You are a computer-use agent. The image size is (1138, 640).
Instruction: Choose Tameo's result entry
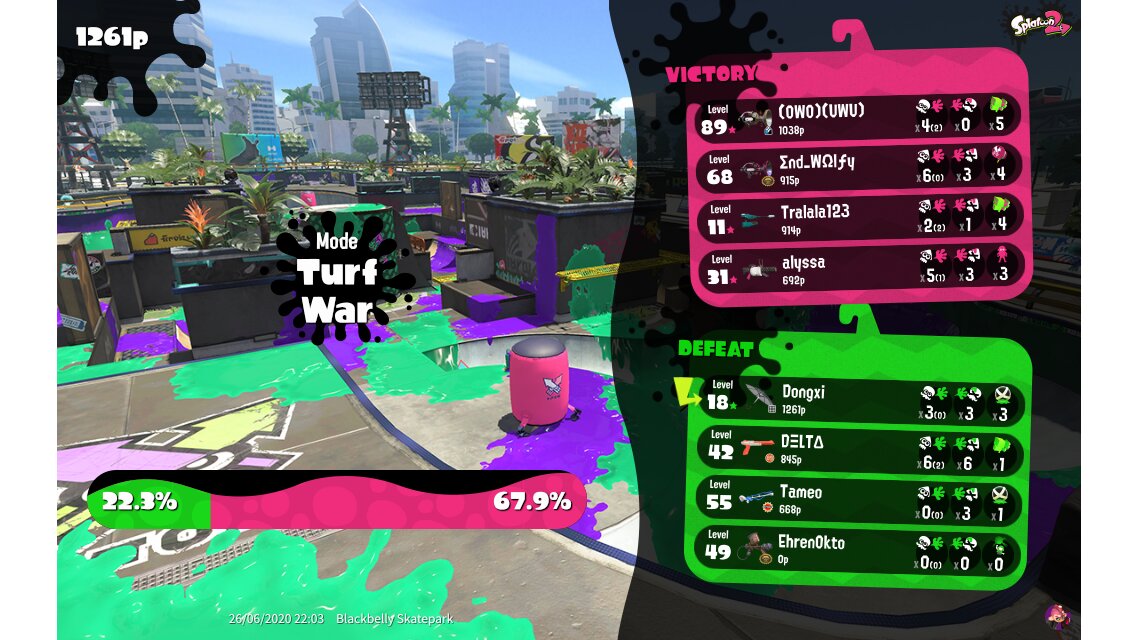coord(858,499)
